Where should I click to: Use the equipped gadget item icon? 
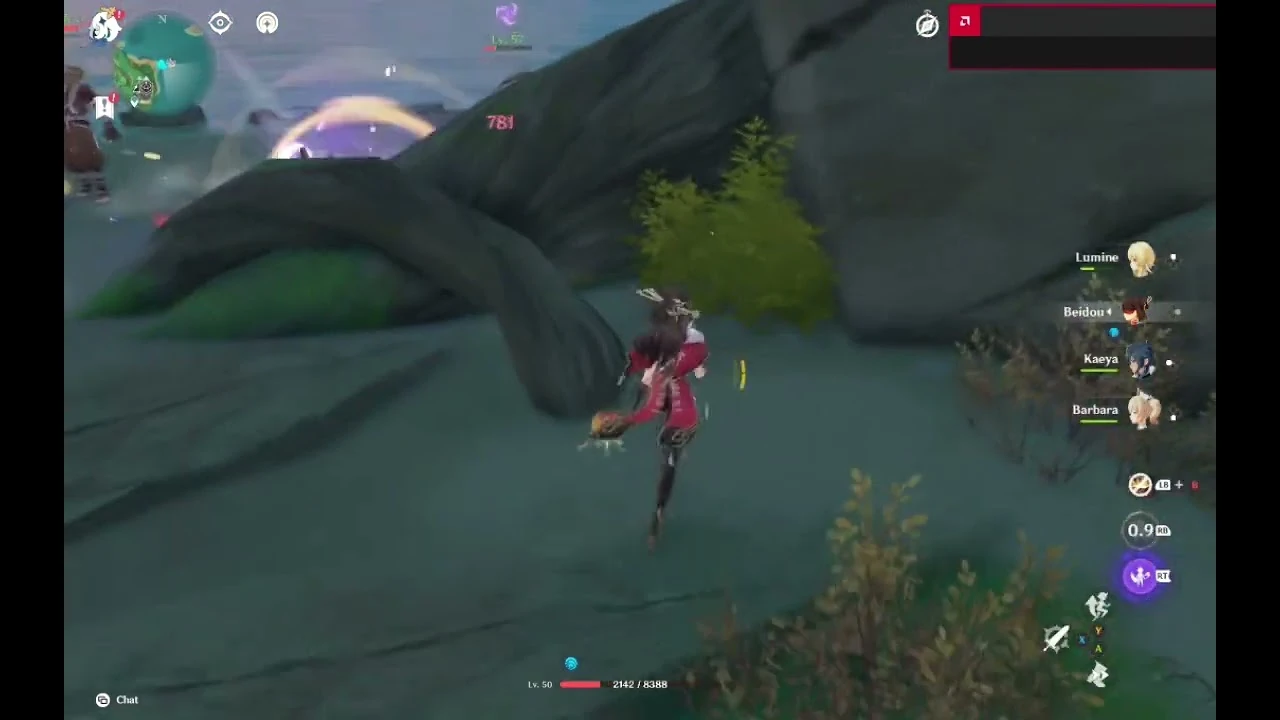(1140, 485)
